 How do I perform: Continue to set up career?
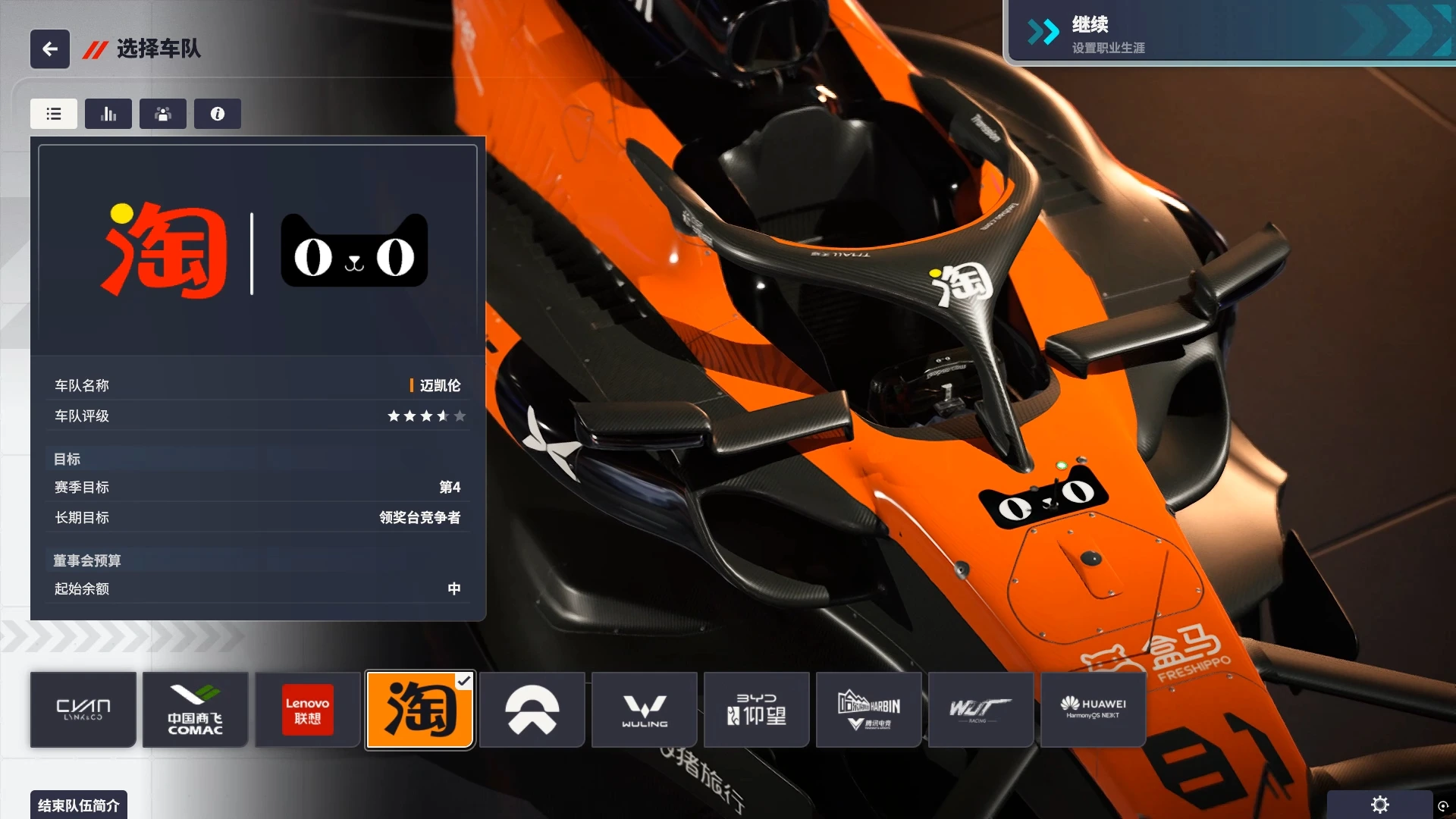[1228, 34]
